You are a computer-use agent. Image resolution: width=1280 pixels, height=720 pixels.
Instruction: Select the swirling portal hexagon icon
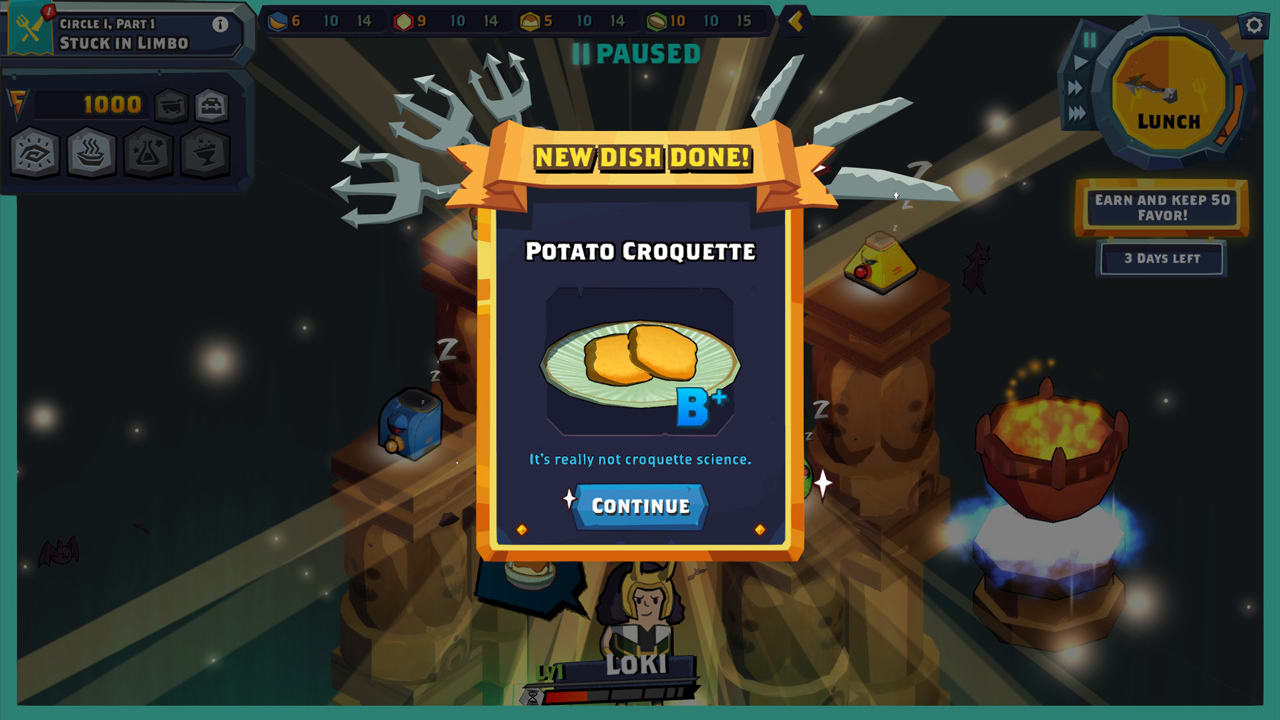(35, 151)
